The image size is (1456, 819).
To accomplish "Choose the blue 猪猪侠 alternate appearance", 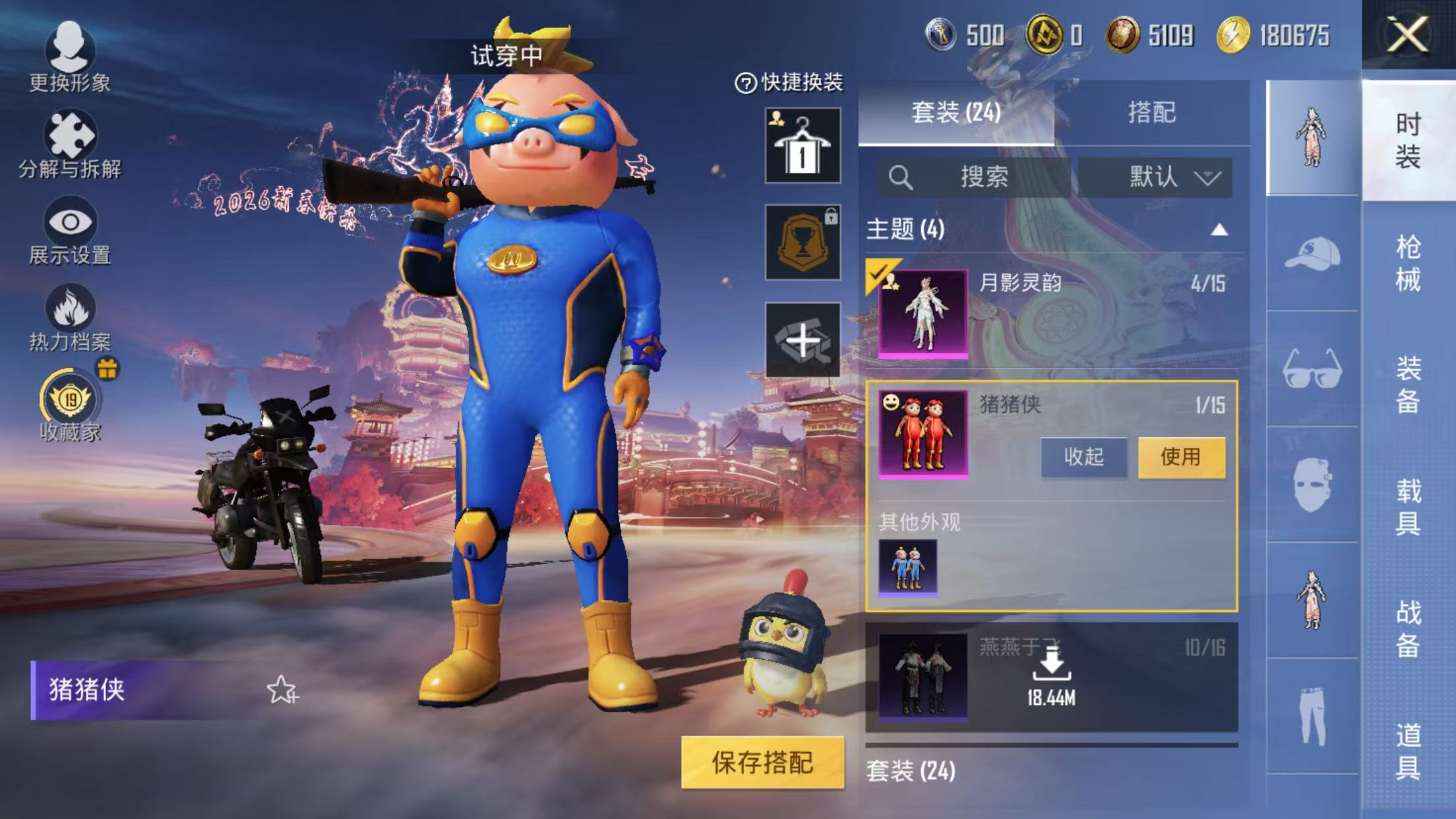I will pyautogui.click(x=907, y=566).
